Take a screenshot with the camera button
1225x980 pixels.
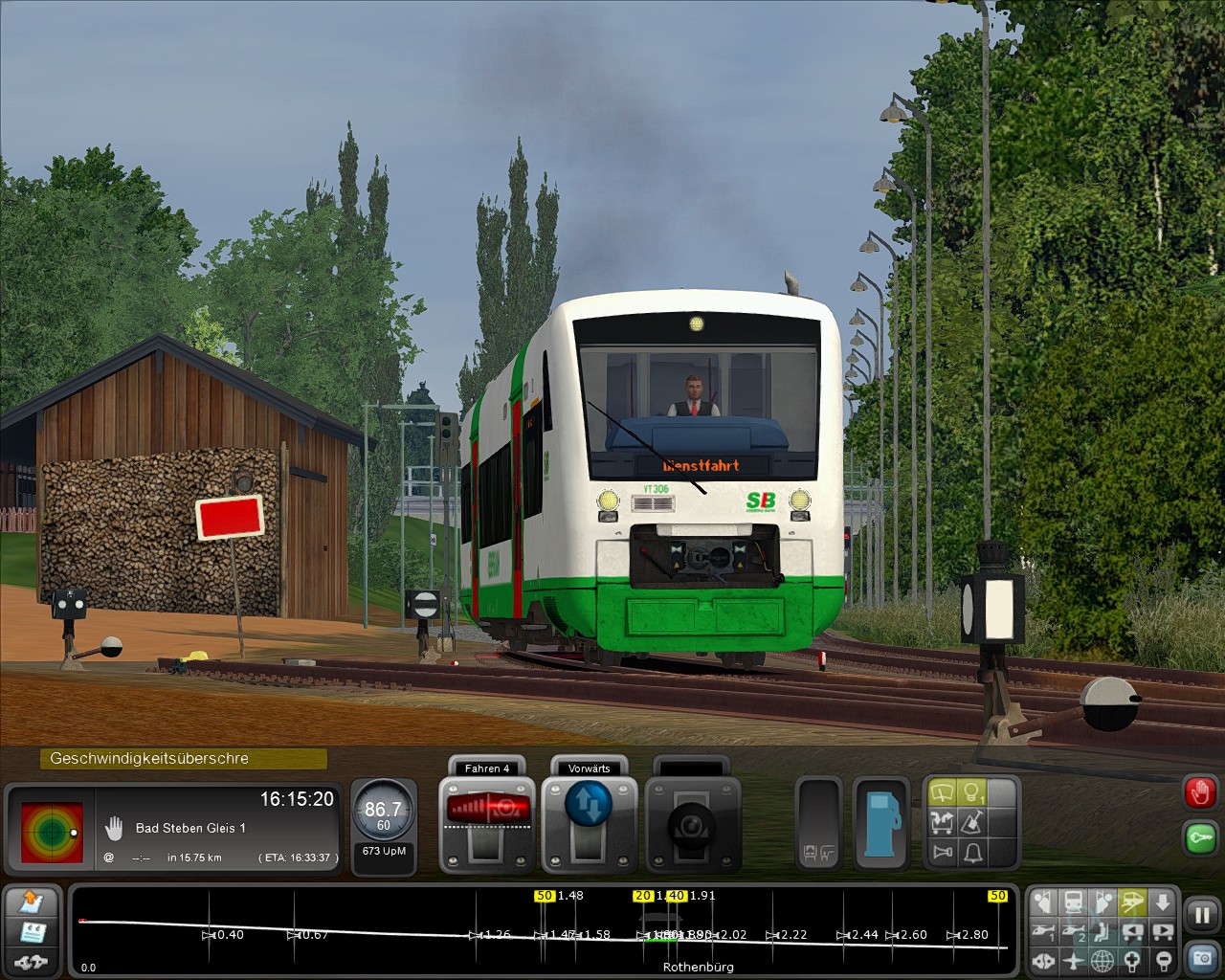coord(1201,957)
